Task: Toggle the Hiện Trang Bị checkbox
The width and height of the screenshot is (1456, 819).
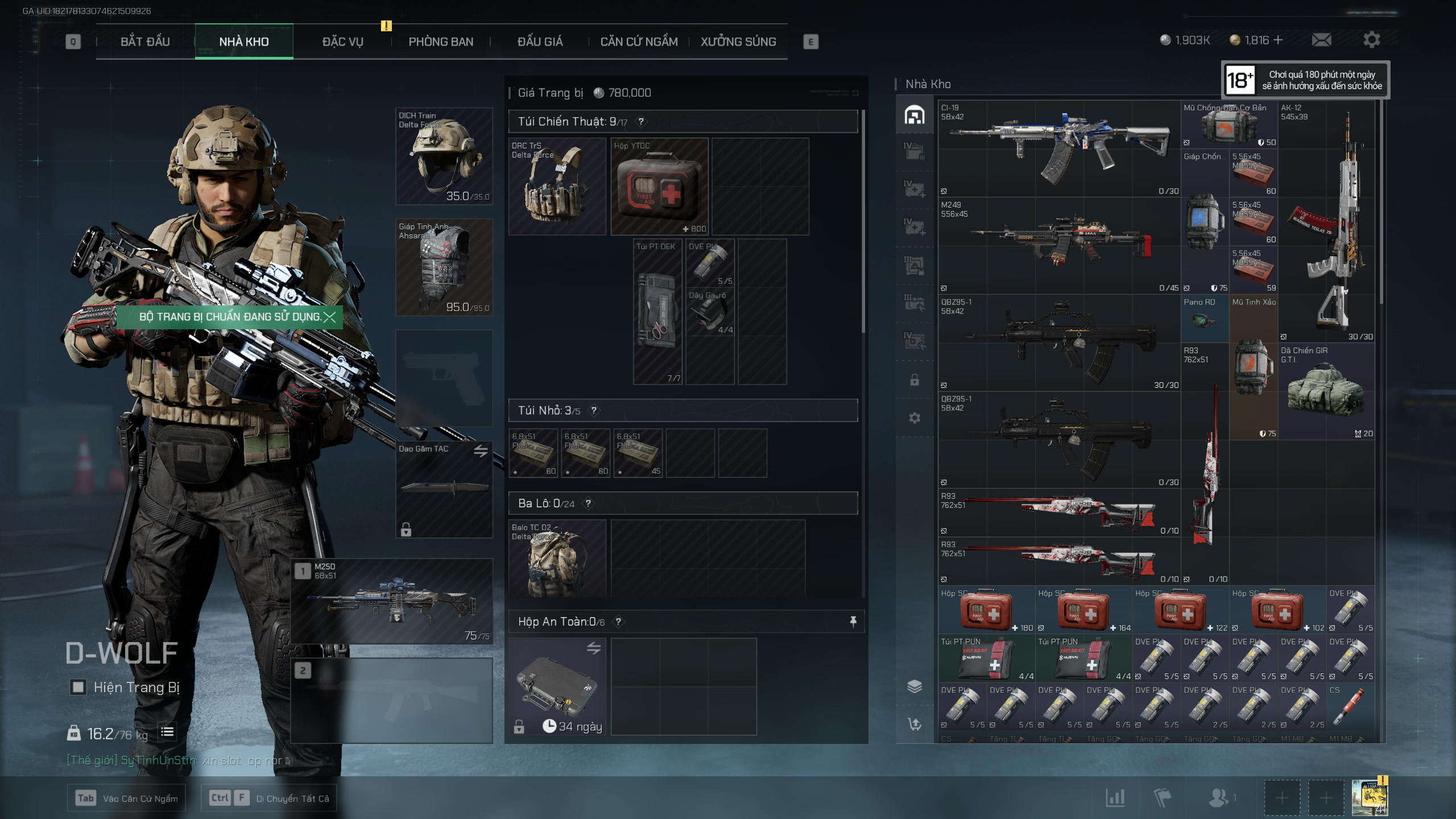Action: (78, 687)
